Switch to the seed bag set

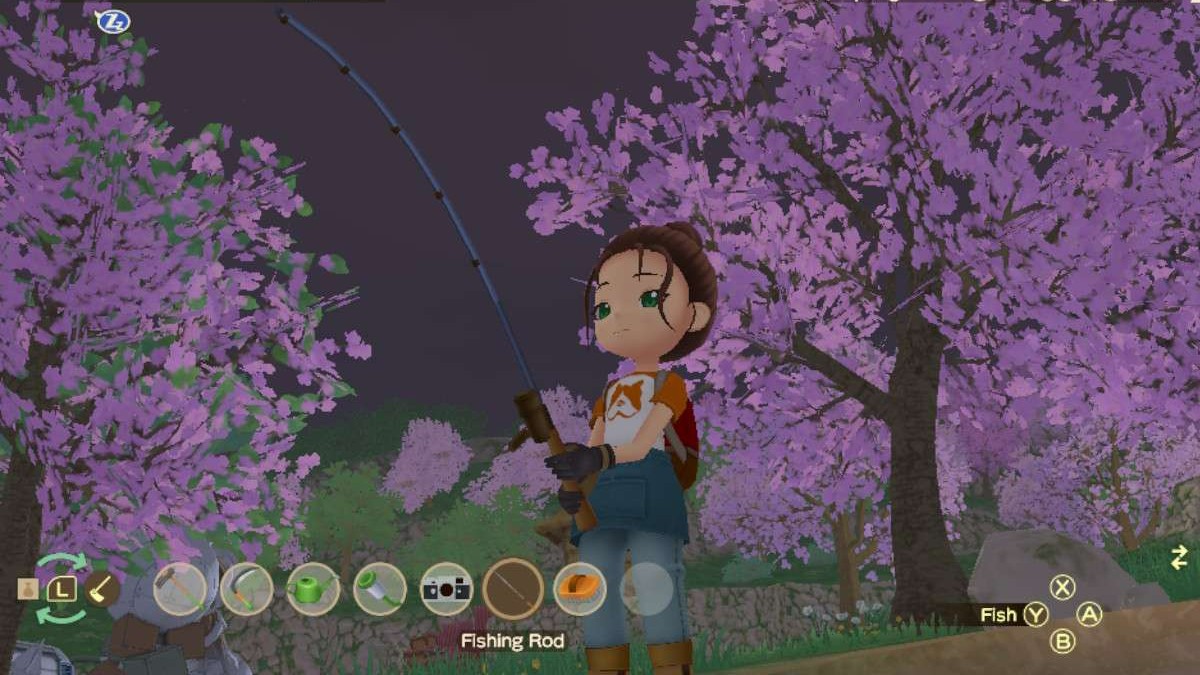(x=27, y=589)
